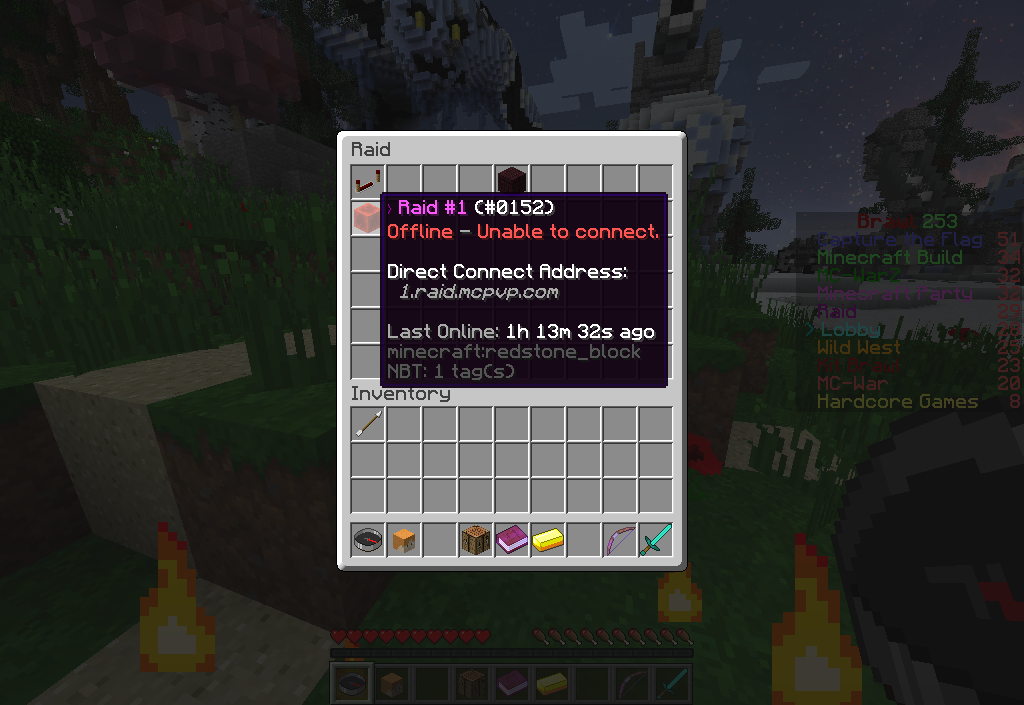Choose the diamond sword in the inventory window

click(x=655, y=540)
